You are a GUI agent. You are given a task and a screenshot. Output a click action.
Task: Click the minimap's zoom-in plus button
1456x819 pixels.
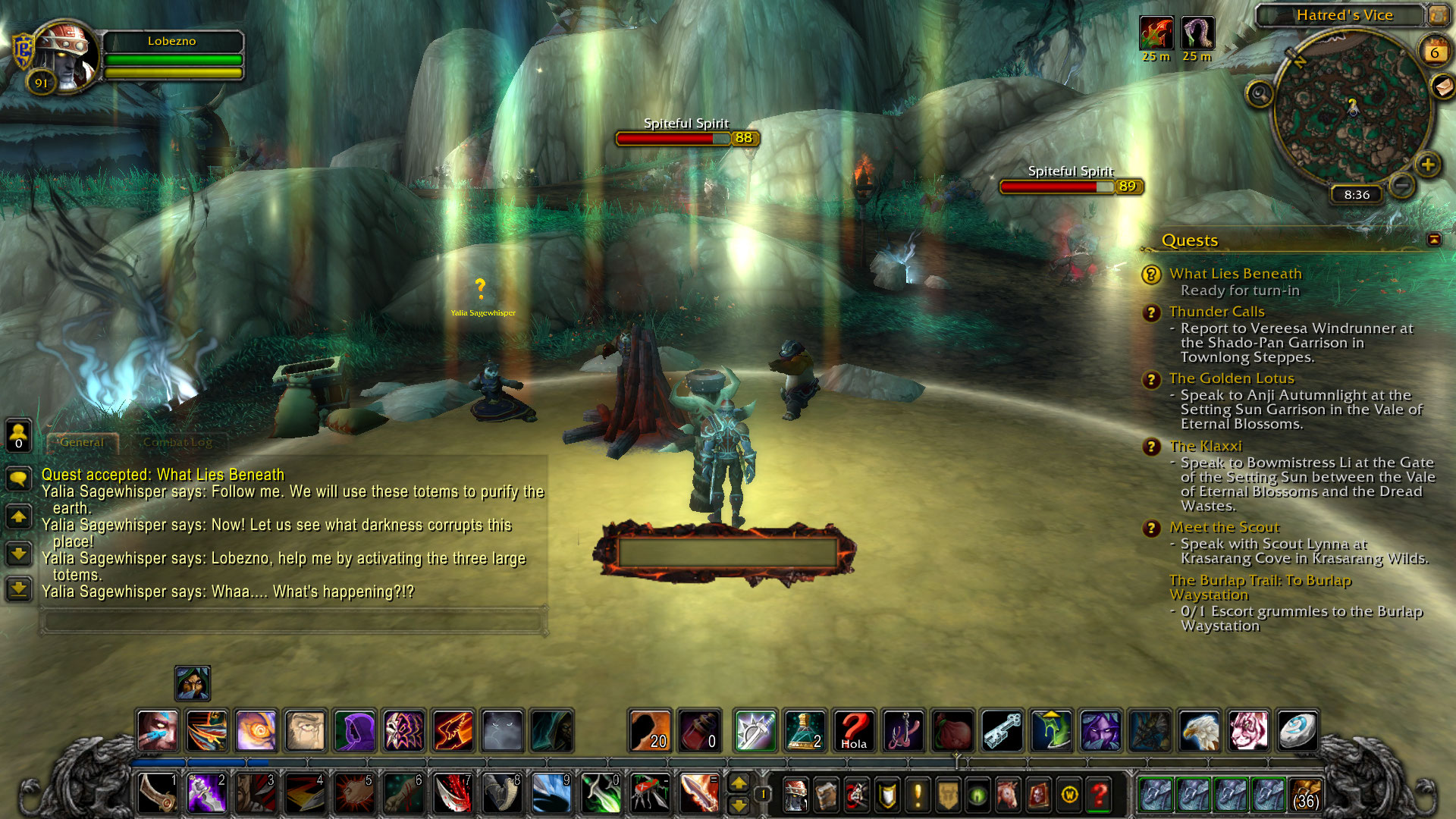(x=1427, y=164)
